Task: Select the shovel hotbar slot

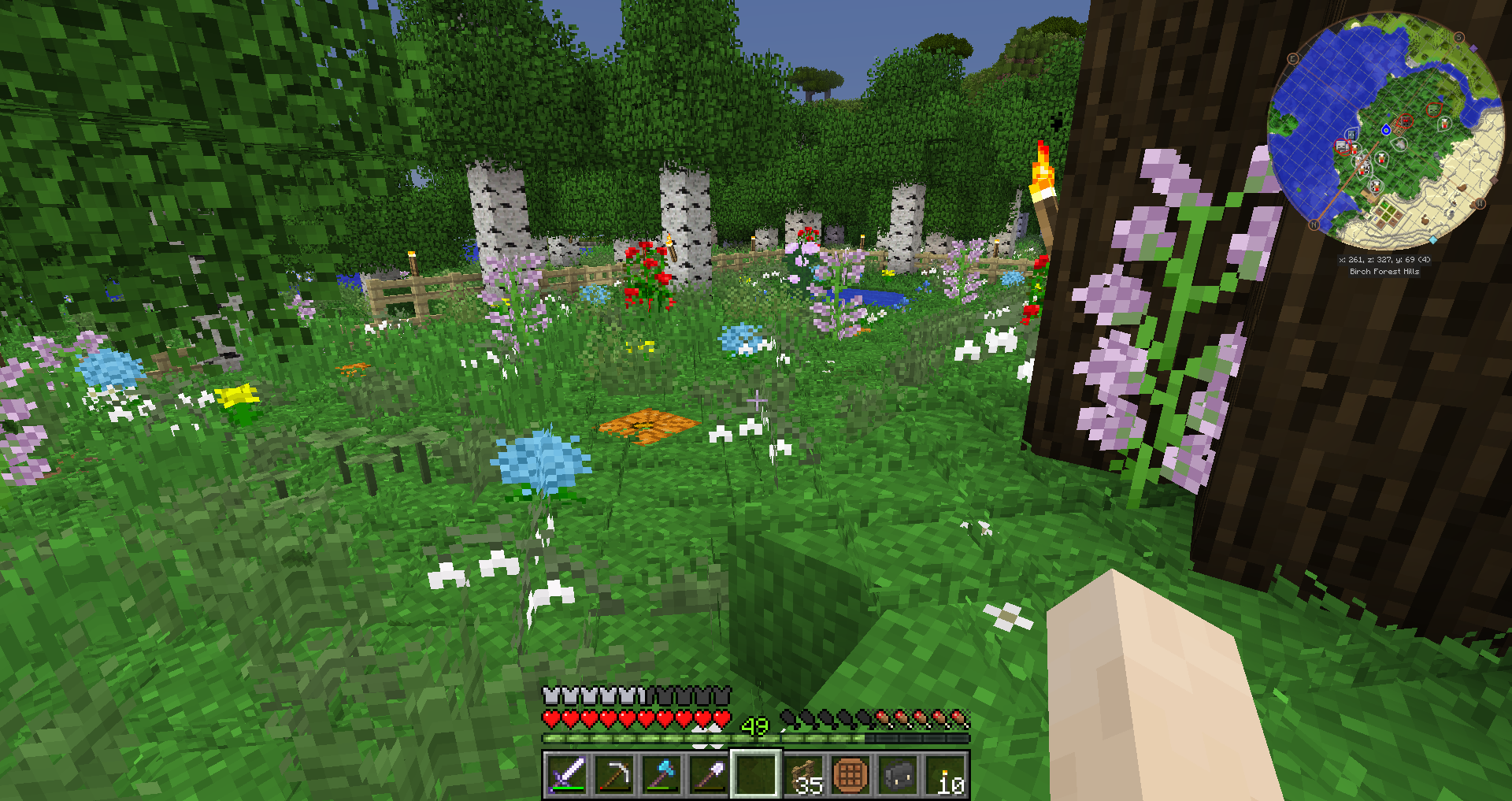Action: pyautogui.click(x=709, y=774)
